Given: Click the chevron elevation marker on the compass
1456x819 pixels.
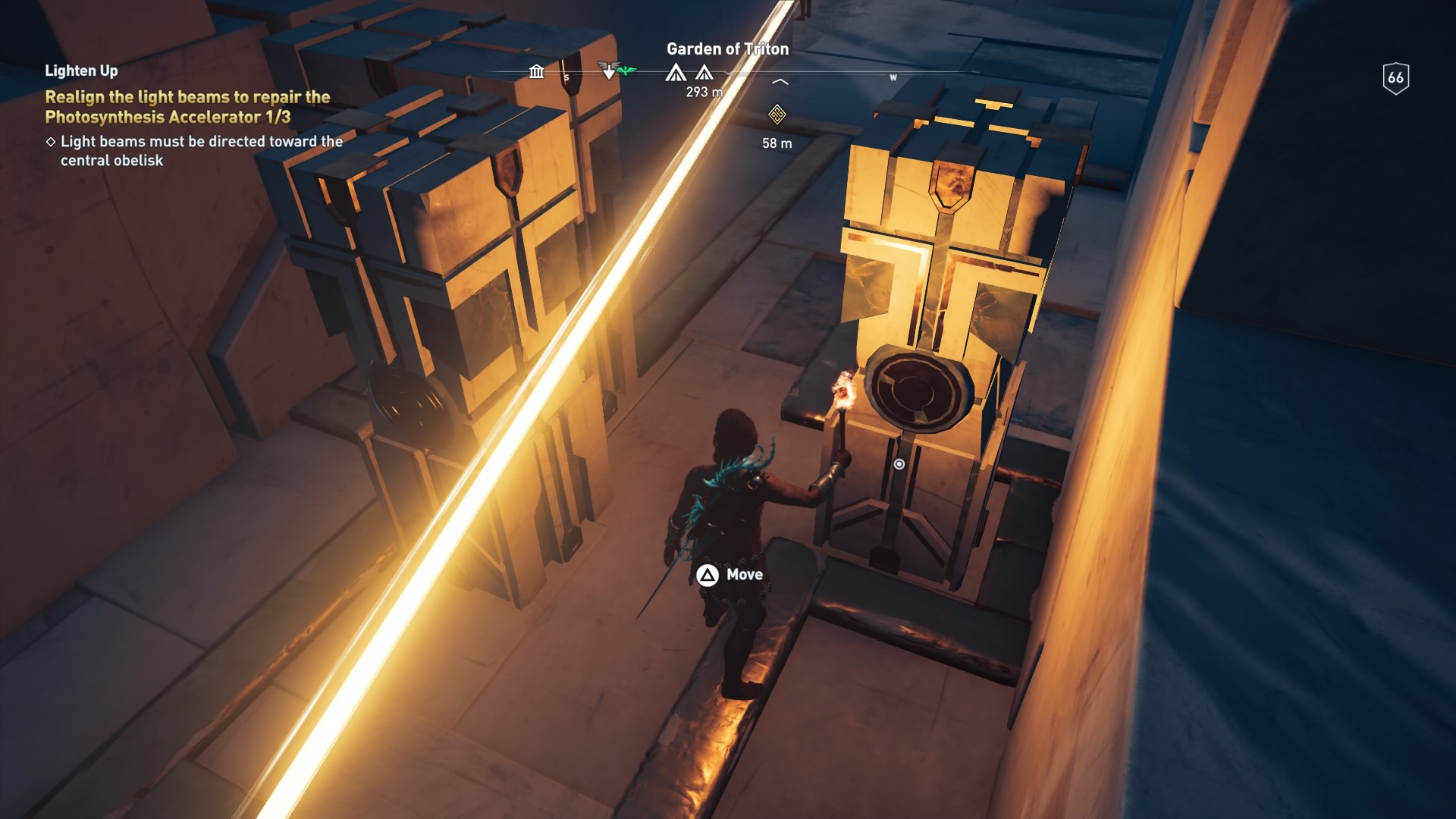Looking at the screenshot, I should (x=780, y=81).
